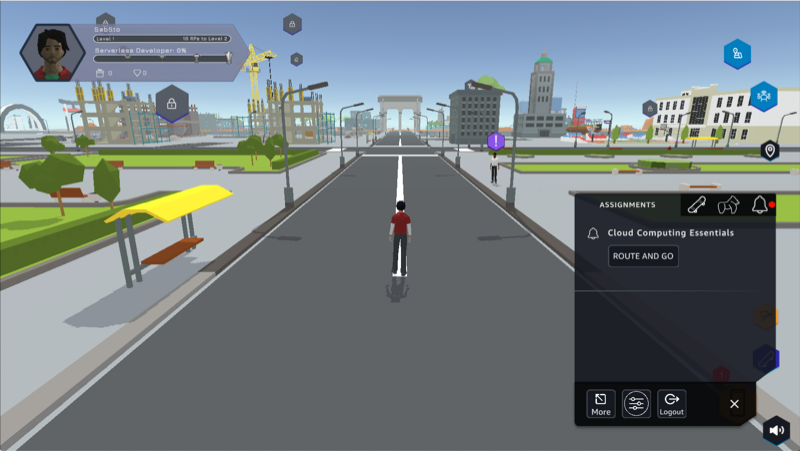Log out using the Logout button
This screenshot has height=451, width=800.
pos(672,404)
